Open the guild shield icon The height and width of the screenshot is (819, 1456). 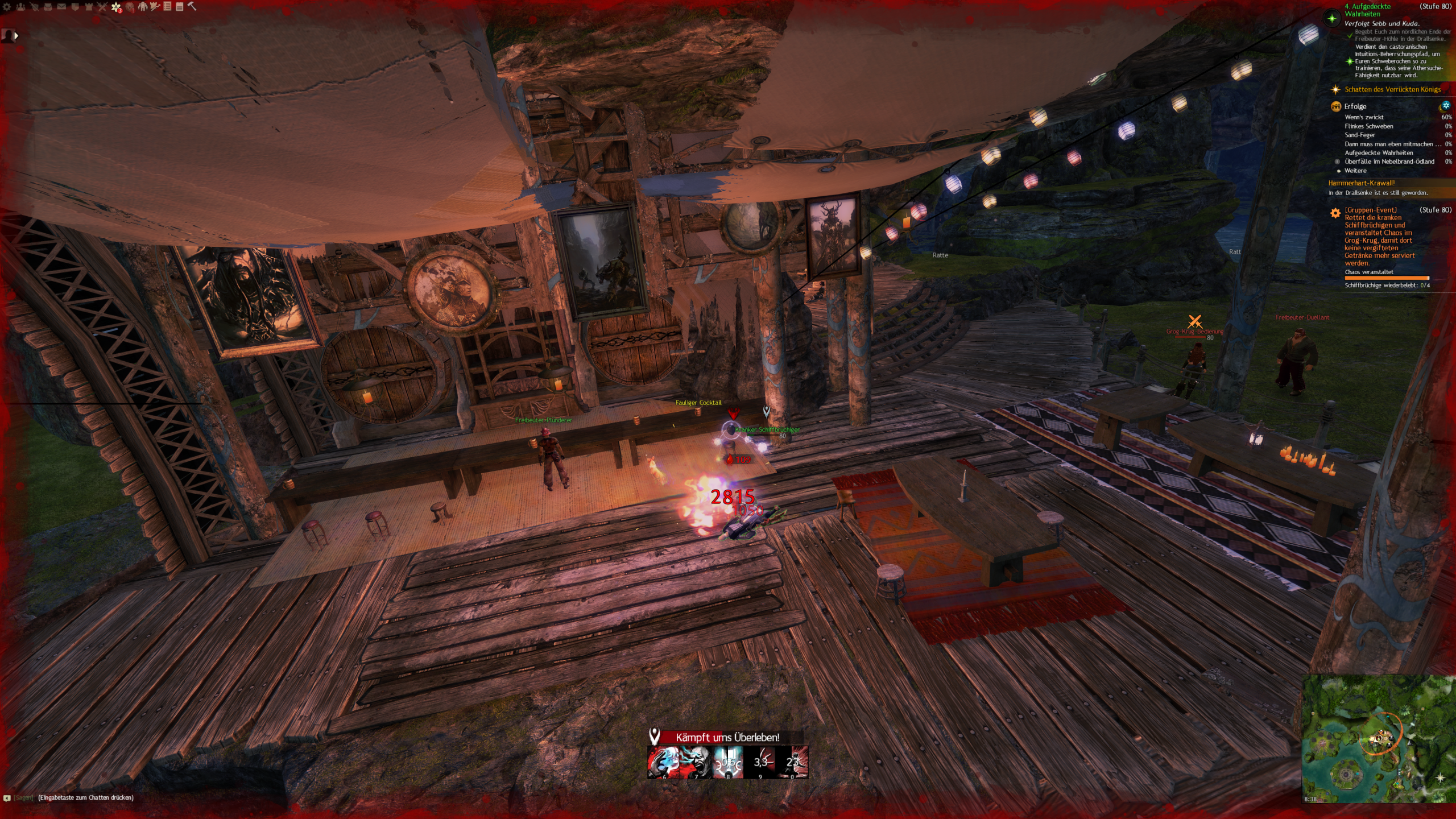[75, 7]
